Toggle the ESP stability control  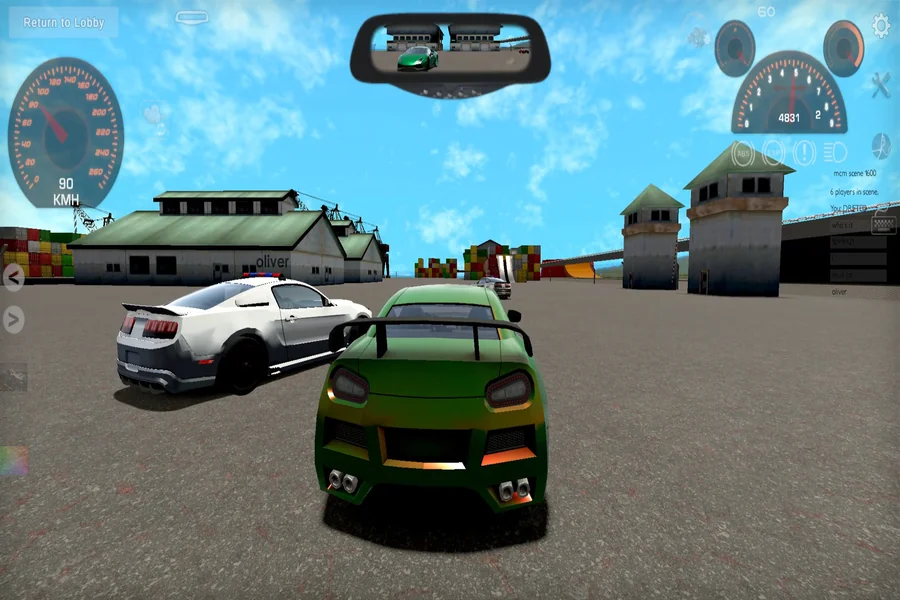click(773, 153)
